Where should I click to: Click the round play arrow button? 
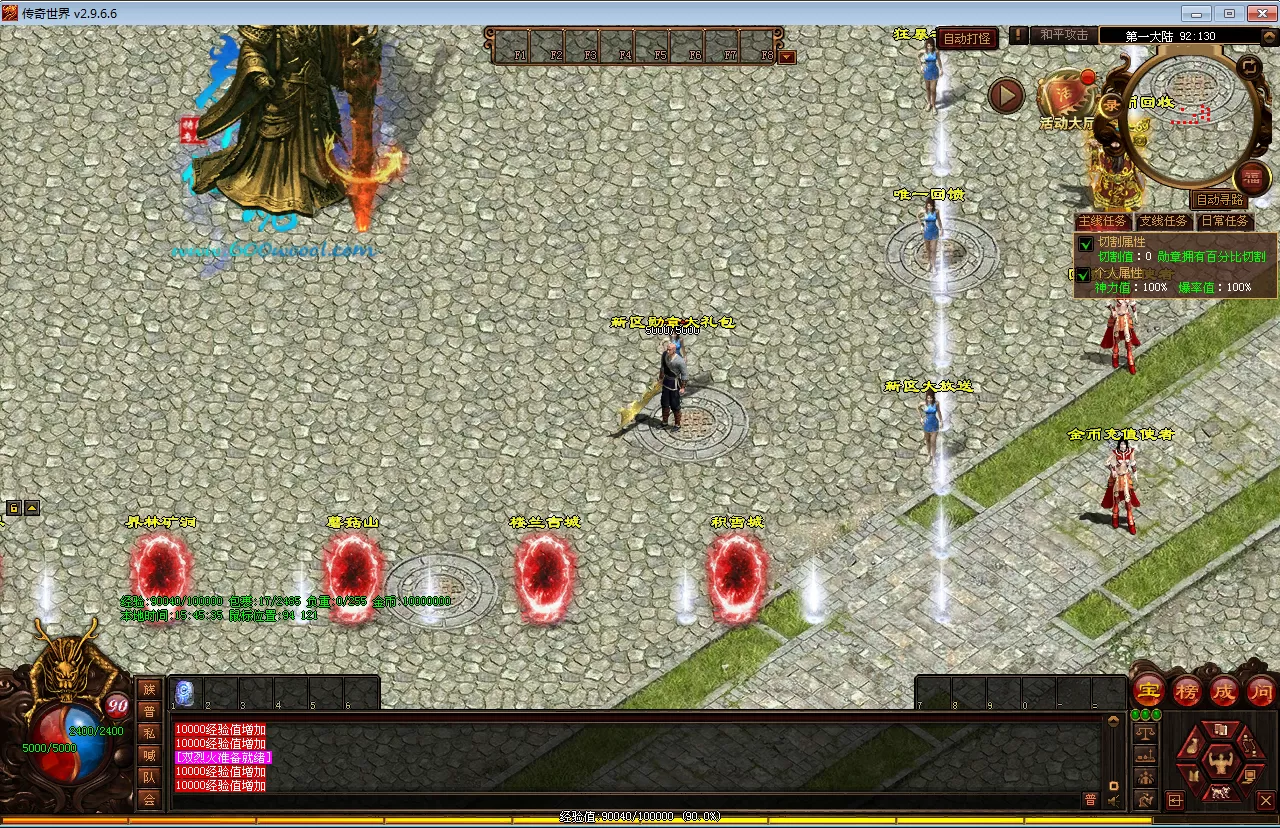pos(1006,96)
